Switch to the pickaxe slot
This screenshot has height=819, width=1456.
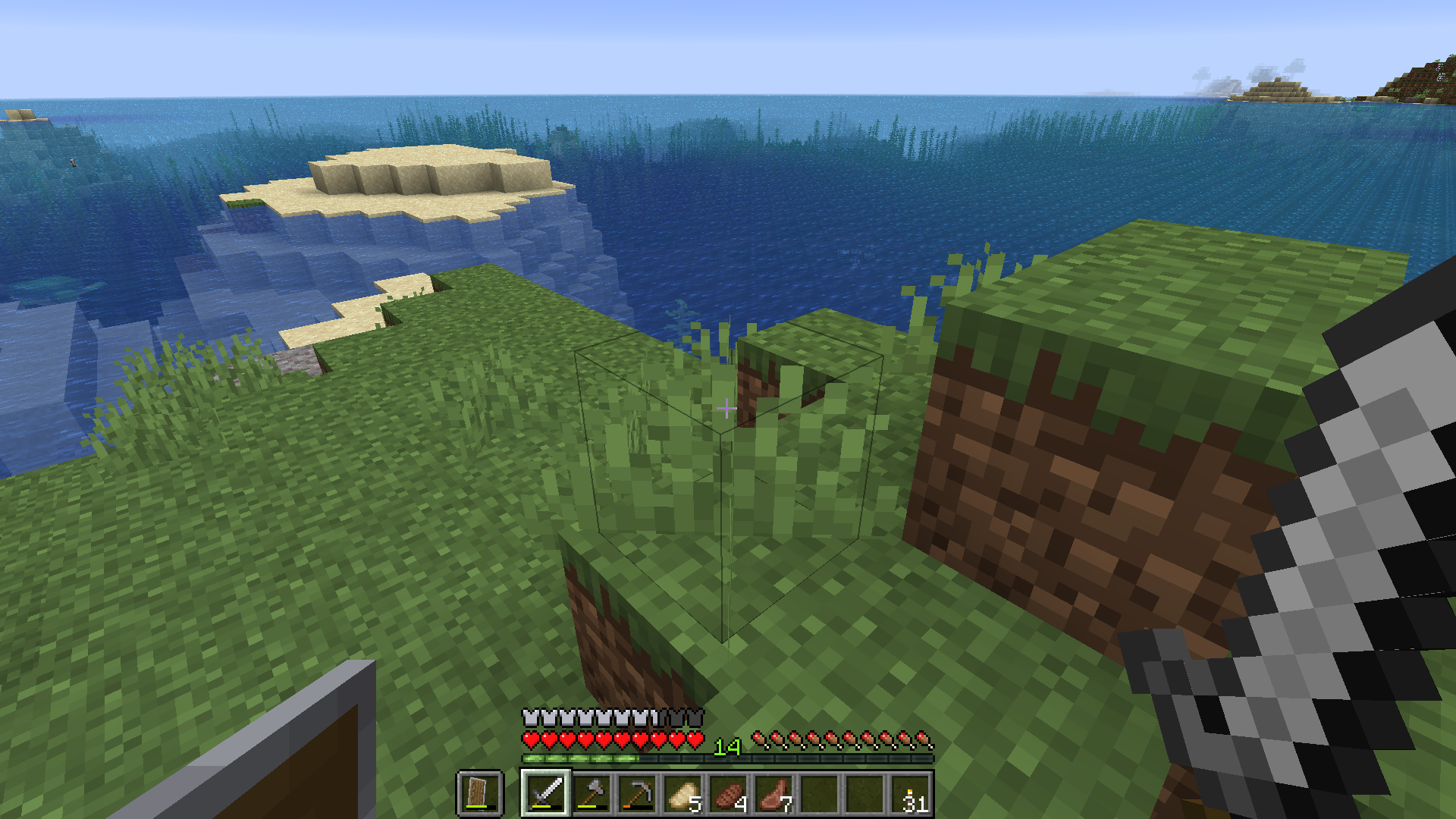coord(636,793)
